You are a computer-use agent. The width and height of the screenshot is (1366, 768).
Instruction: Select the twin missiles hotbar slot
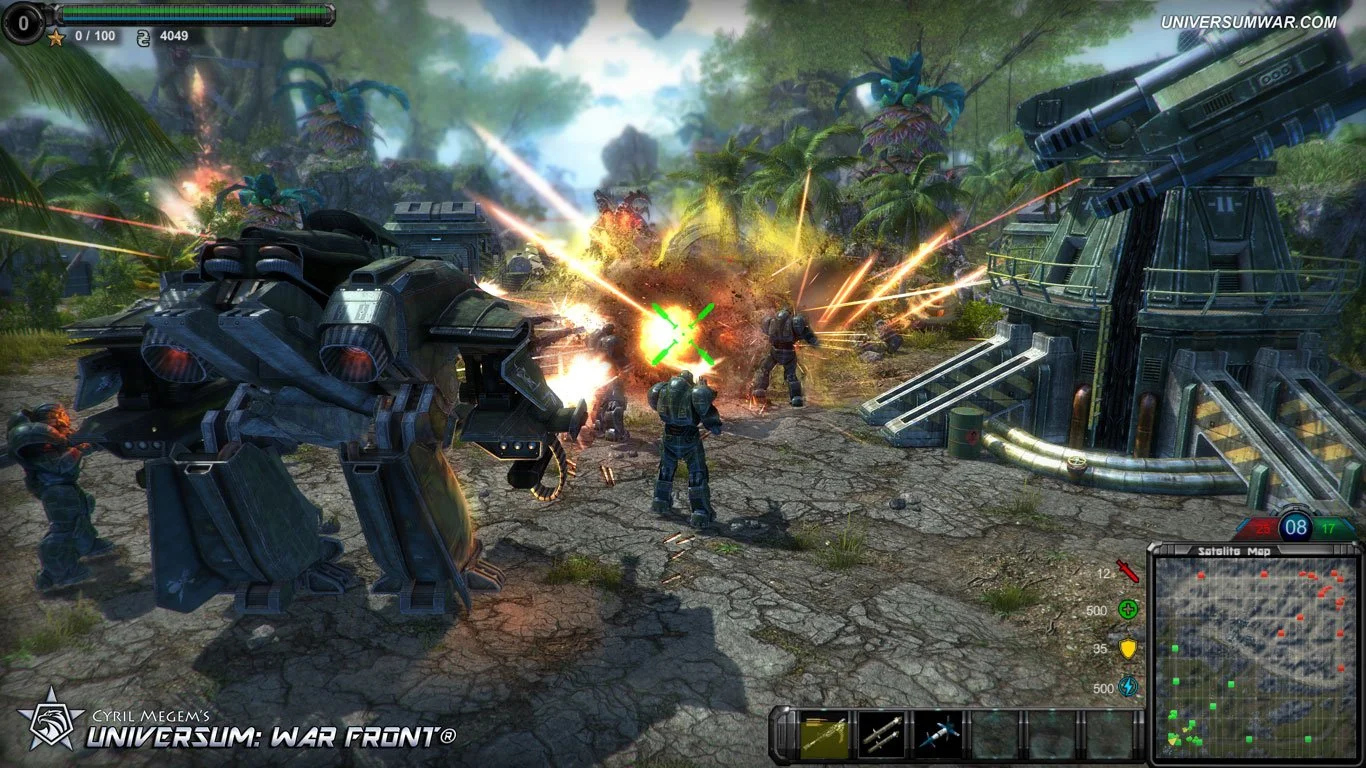tap(880, 733)
